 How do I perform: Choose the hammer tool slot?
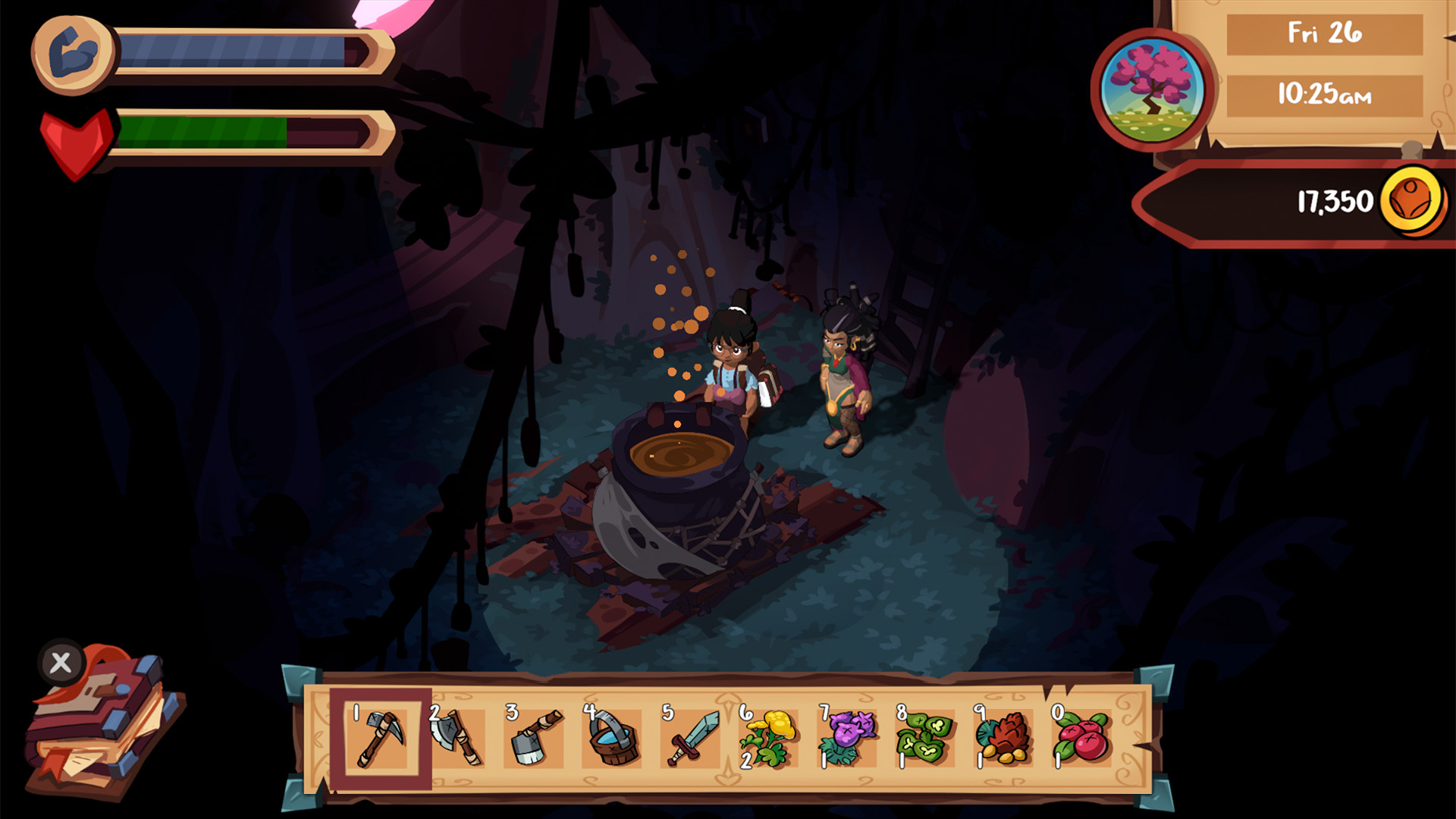(x=535, y=739)
